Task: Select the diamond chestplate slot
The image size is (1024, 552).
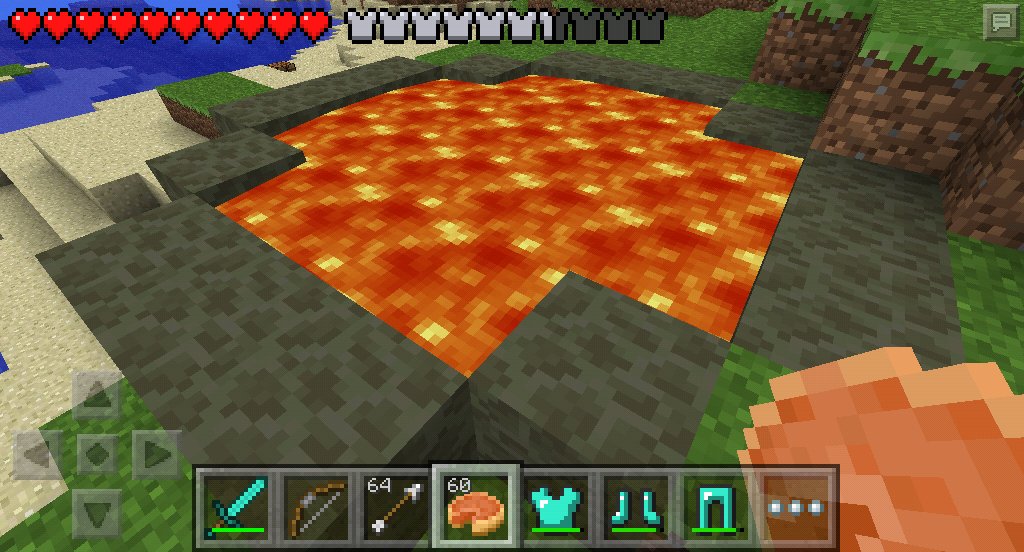Action: pyautogui.click(x=556, y=503)
